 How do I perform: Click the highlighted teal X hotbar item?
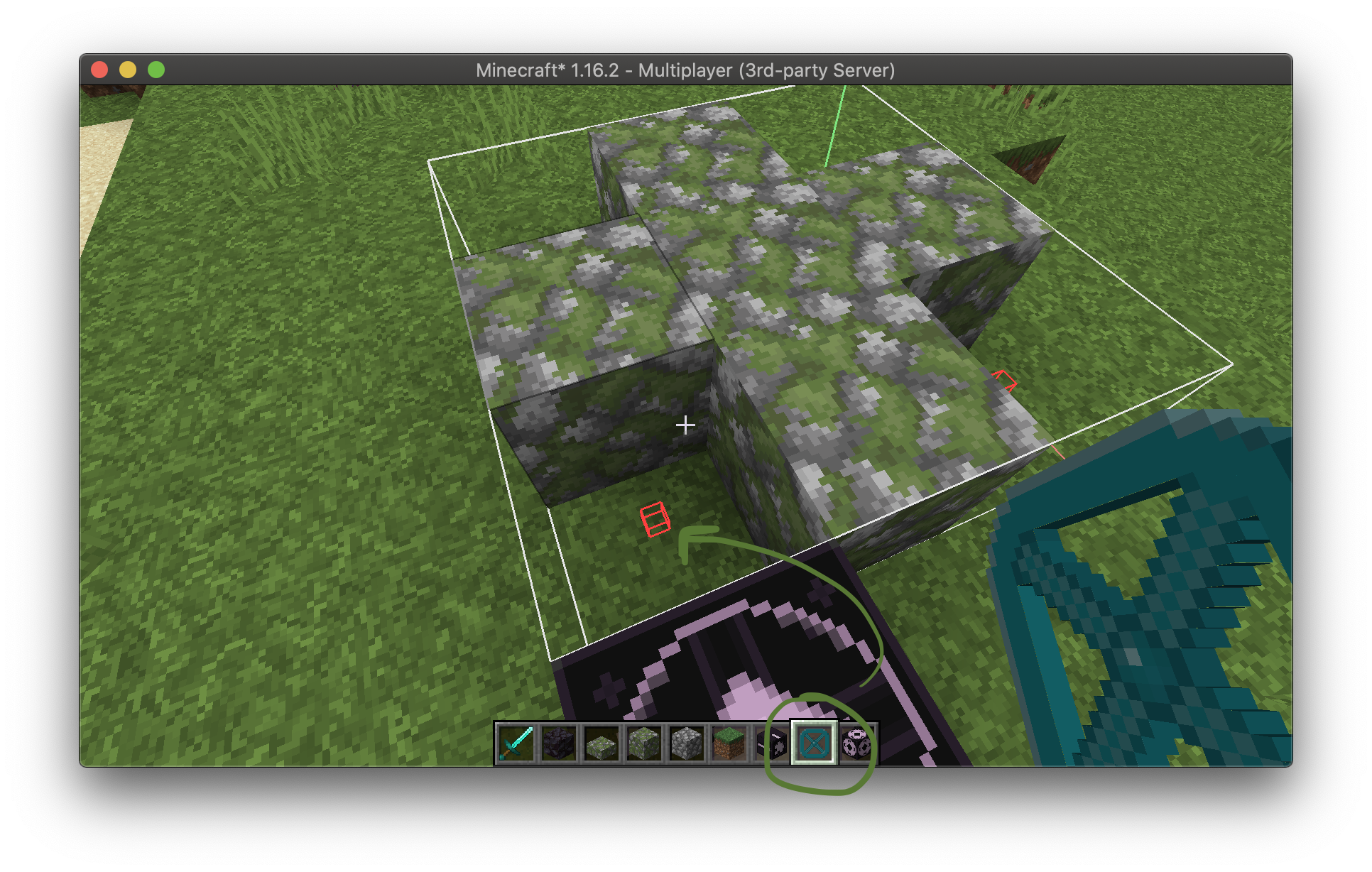pyautogui.click(x=814, y=743)
